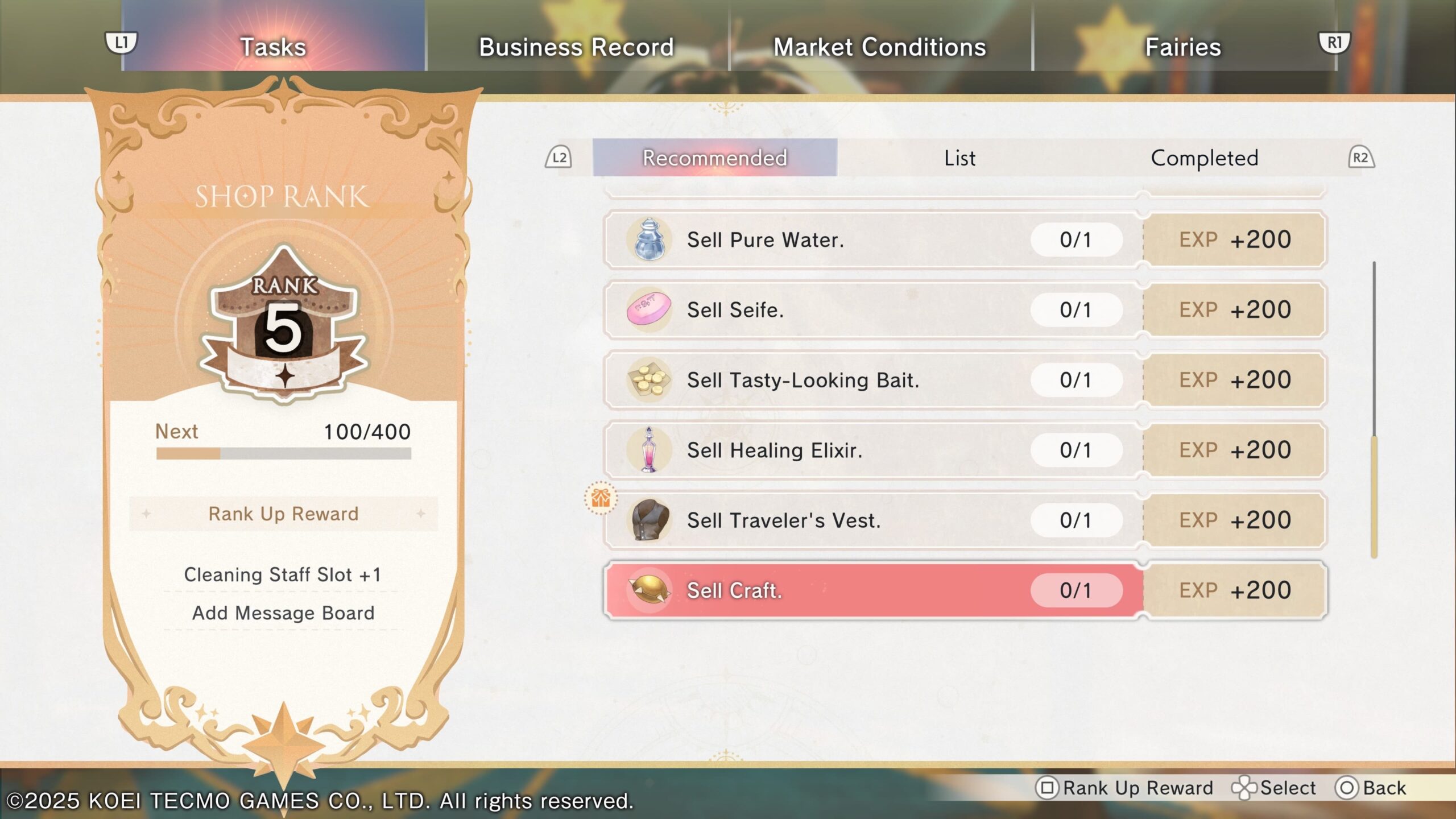Show the Market Conditions tab
Viewport: 1456px width, 819px height.
point(879,47)
